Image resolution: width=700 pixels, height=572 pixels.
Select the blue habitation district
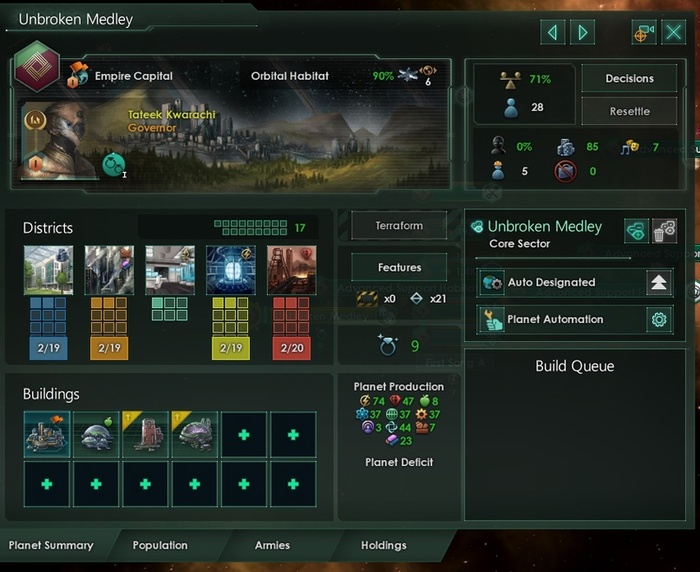click(48, 270)
